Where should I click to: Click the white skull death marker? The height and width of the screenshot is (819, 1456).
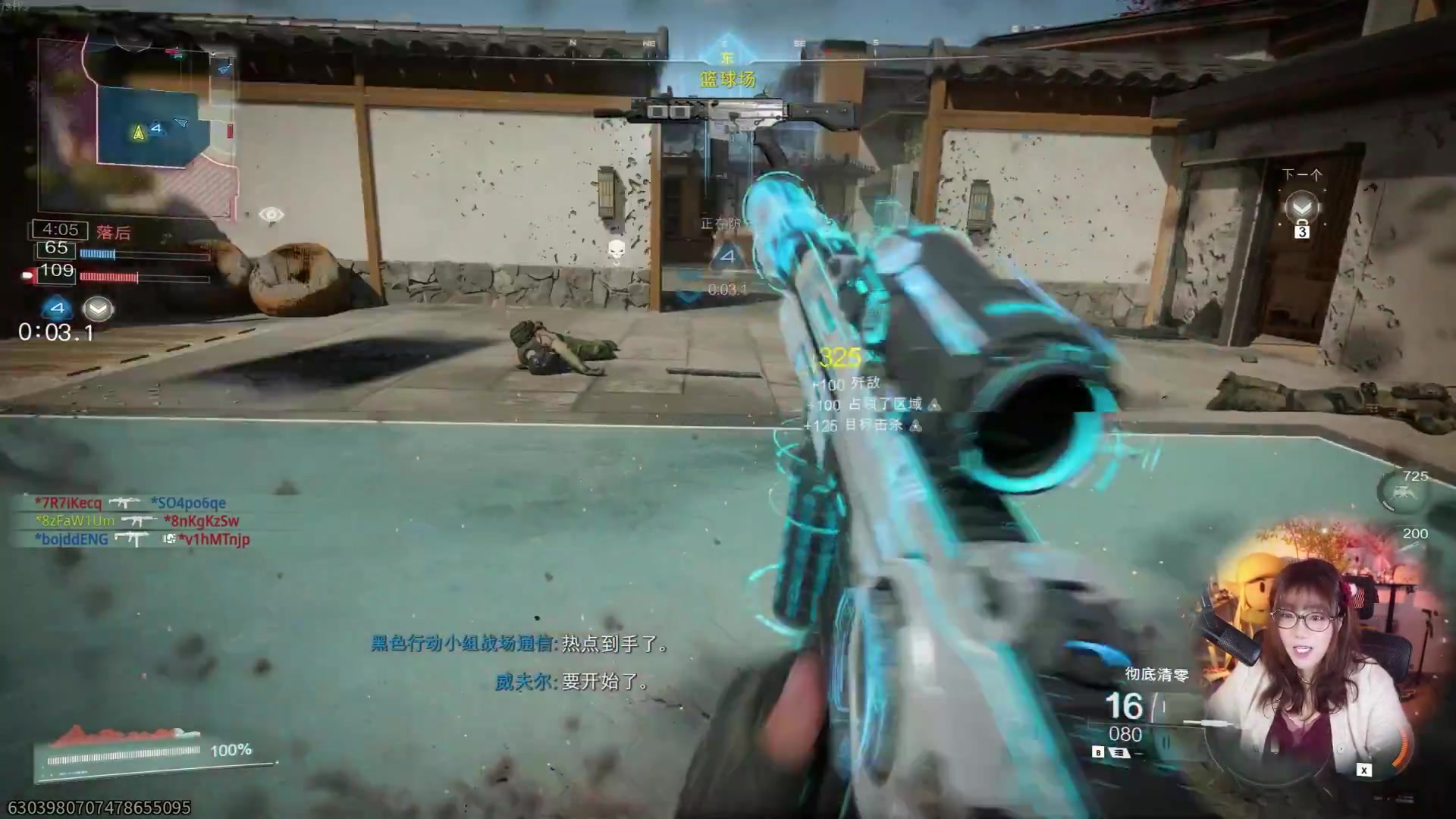click(617, 249)
